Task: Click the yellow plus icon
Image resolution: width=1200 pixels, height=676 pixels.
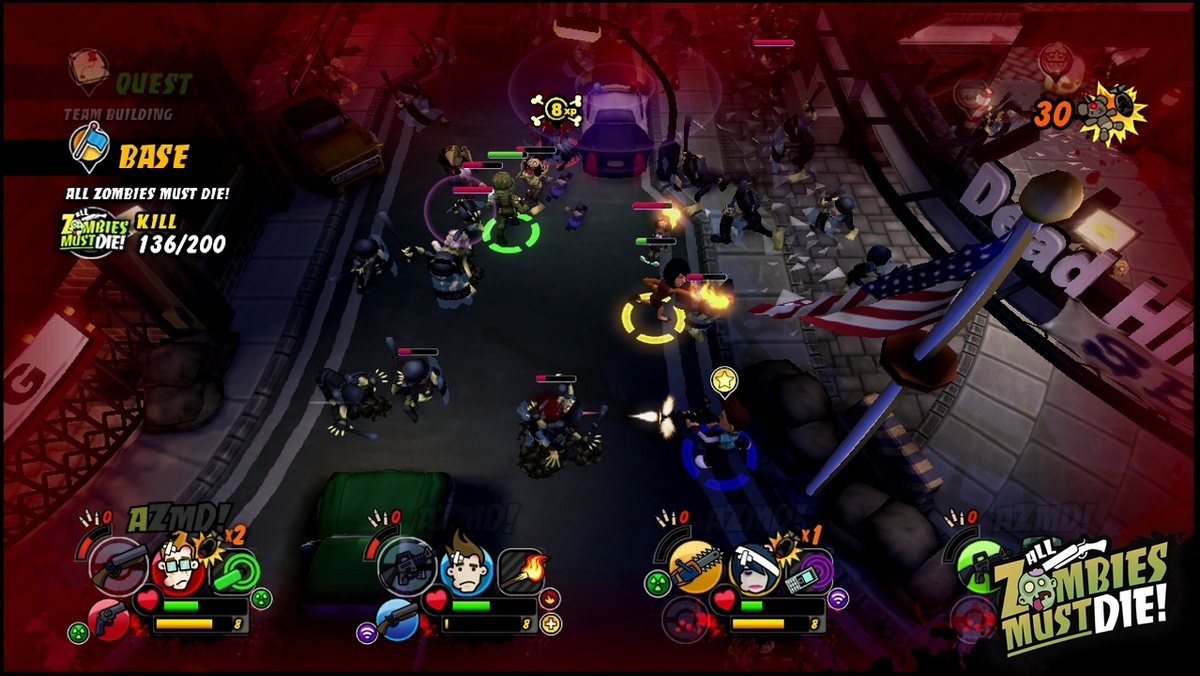Action: click(551, 625)
